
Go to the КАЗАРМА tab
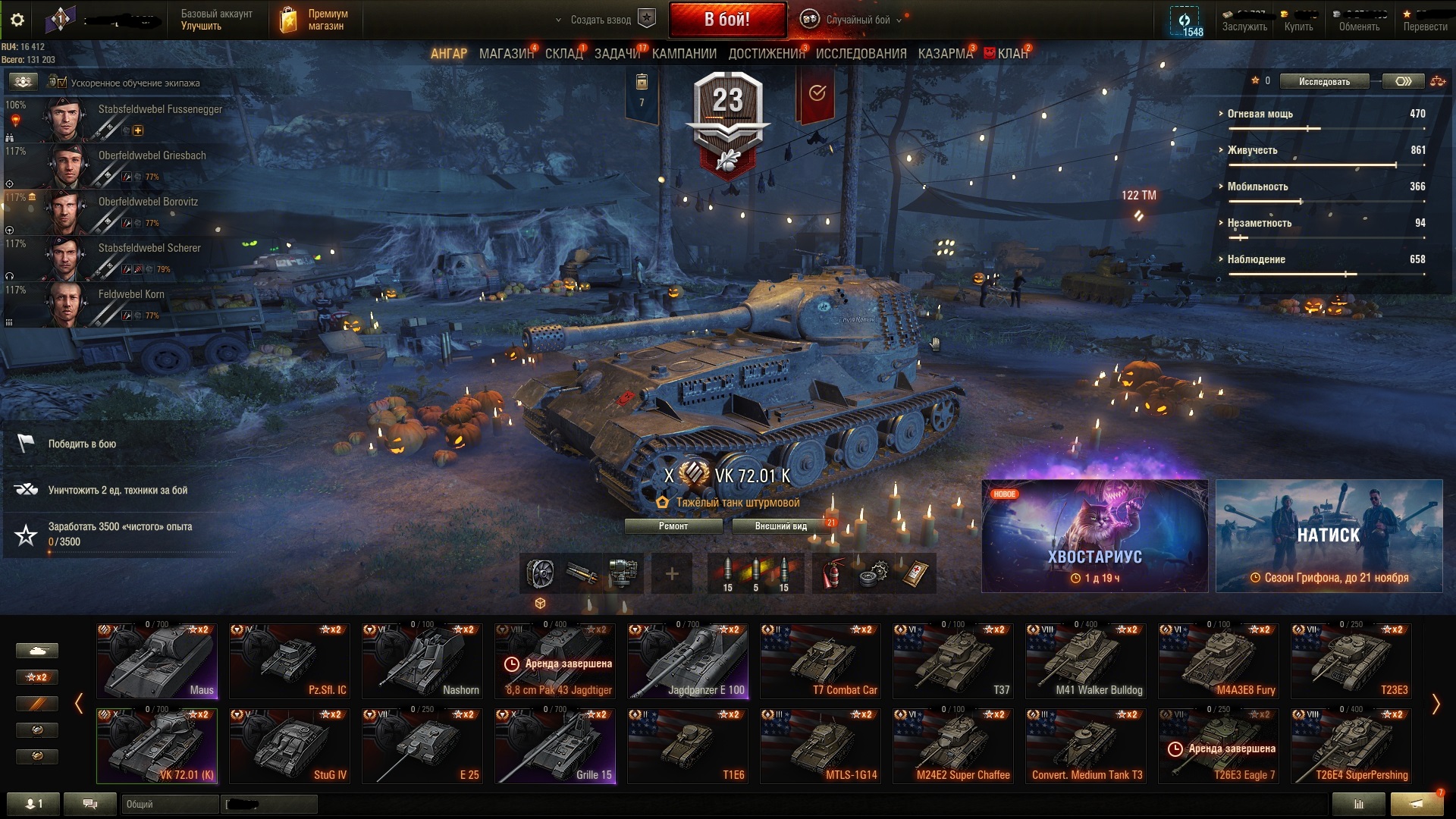coord(945,54)
